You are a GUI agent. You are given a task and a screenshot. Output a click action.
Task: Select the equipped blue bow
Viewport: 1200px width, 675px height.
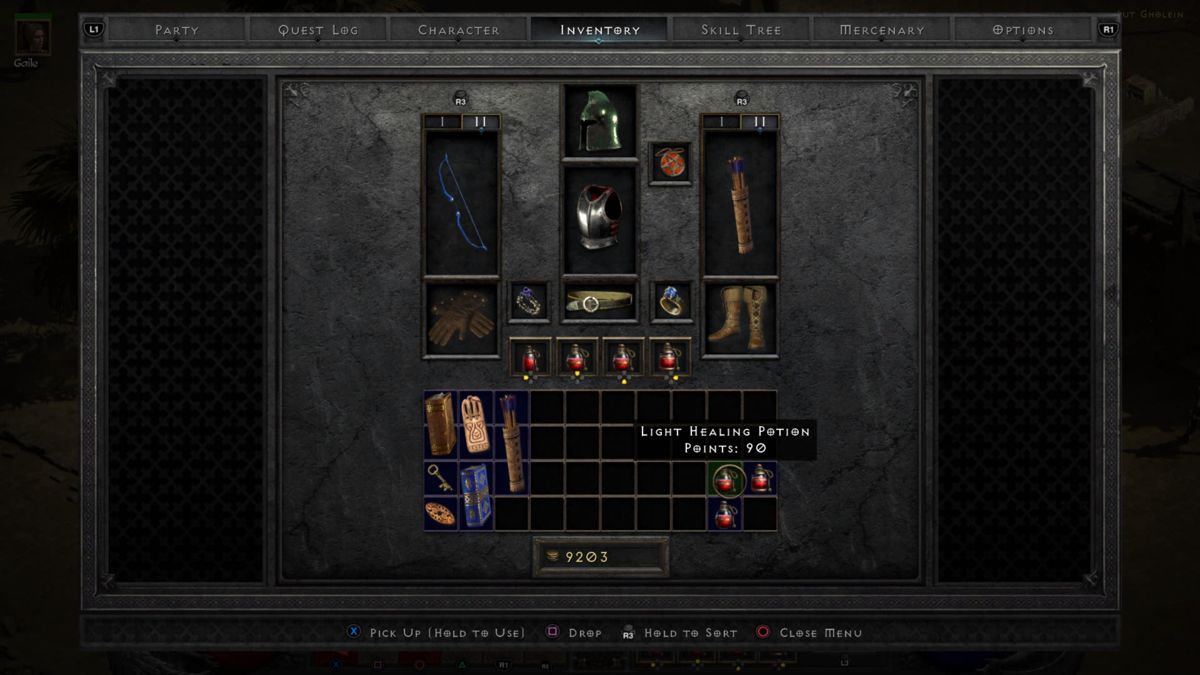[x=461, y=203]
